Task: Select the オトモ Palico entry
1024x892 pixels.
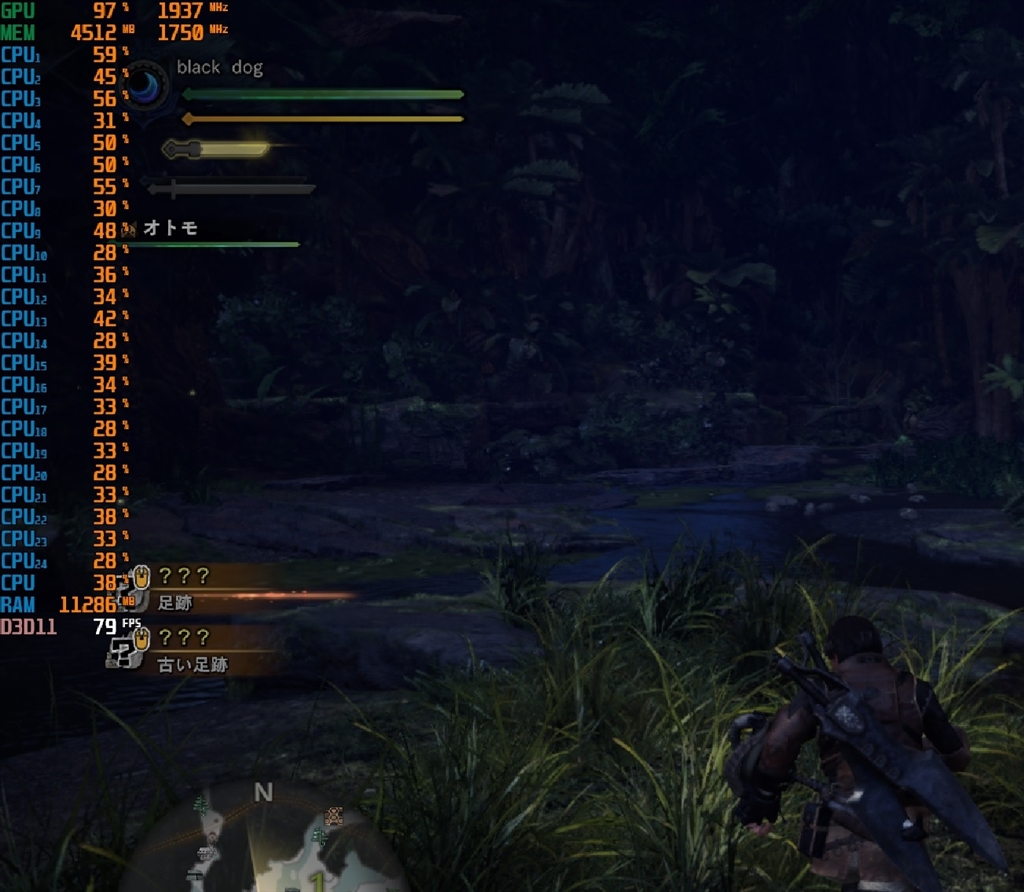Action: click(170, 228)
